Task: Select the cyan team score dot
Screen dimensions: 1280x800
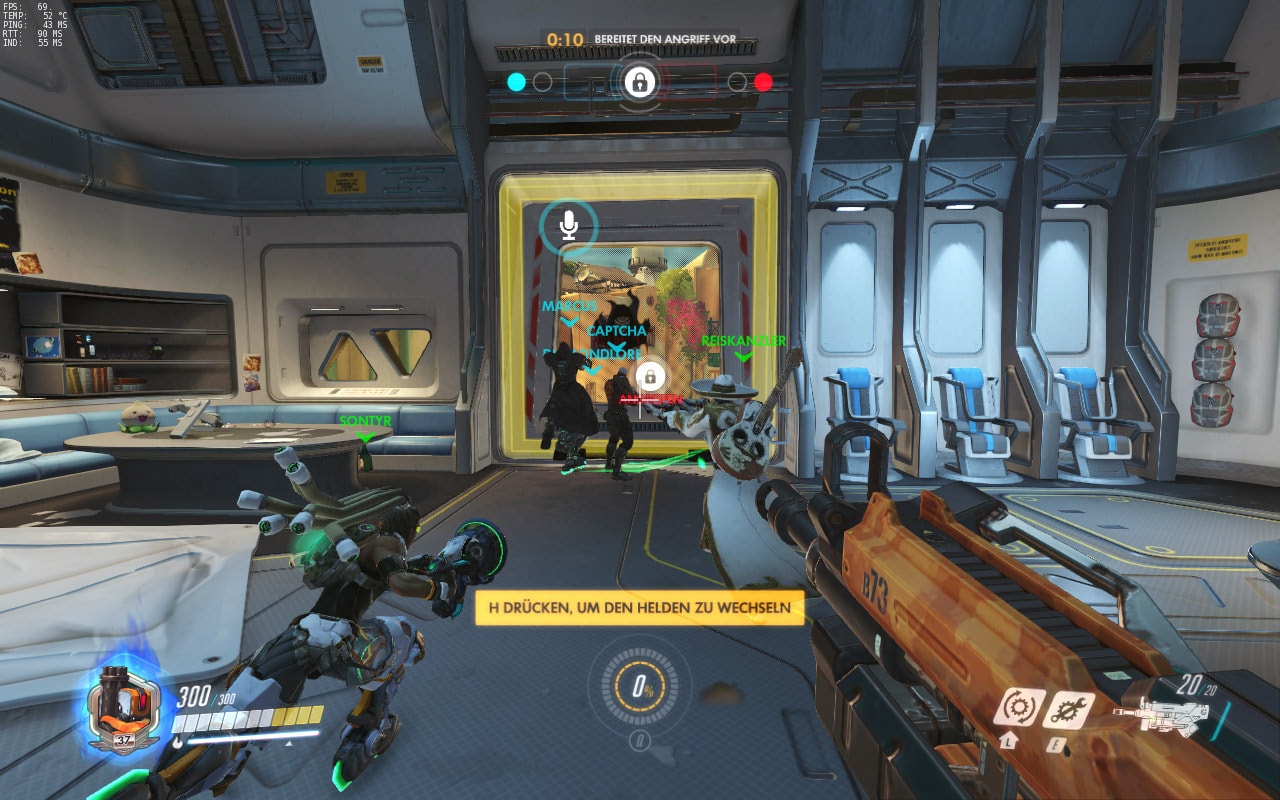Action: pyautogui.click(x=516, y=82)
